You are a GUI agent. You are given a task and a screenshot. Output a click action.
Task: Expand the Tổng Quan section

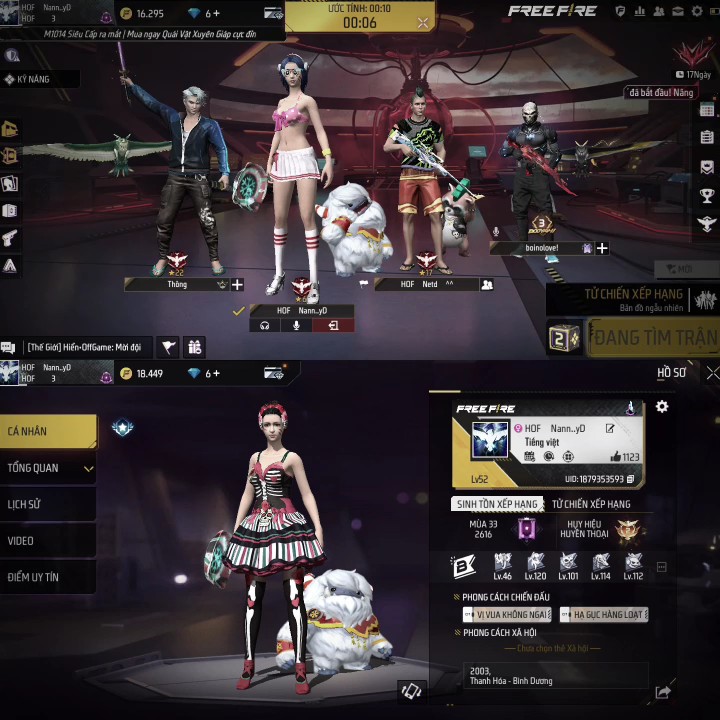[48, 468]
